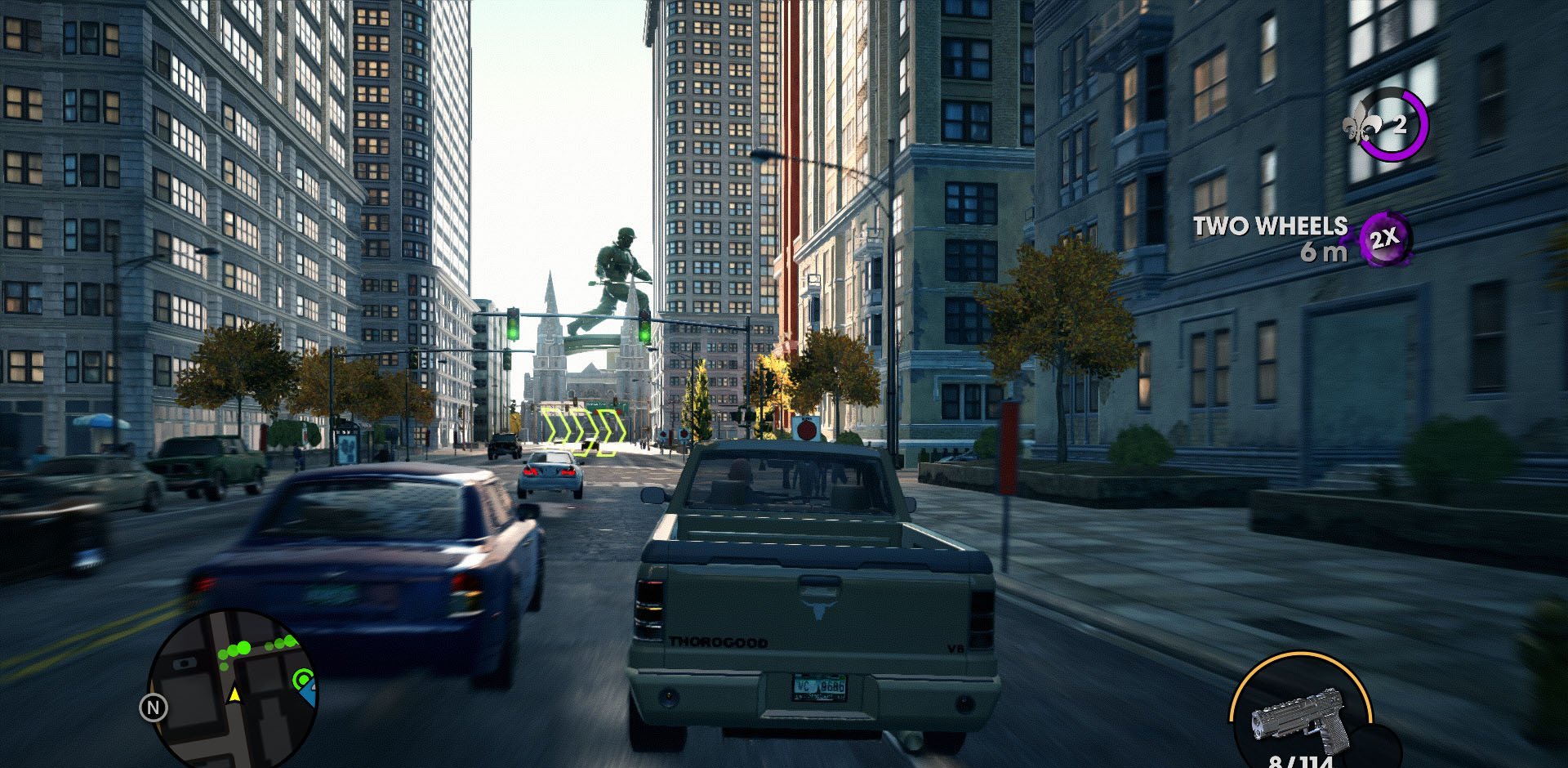Click the purple 2X multiplier badge
1568x768 pixels.
[x=1385, y=239]
